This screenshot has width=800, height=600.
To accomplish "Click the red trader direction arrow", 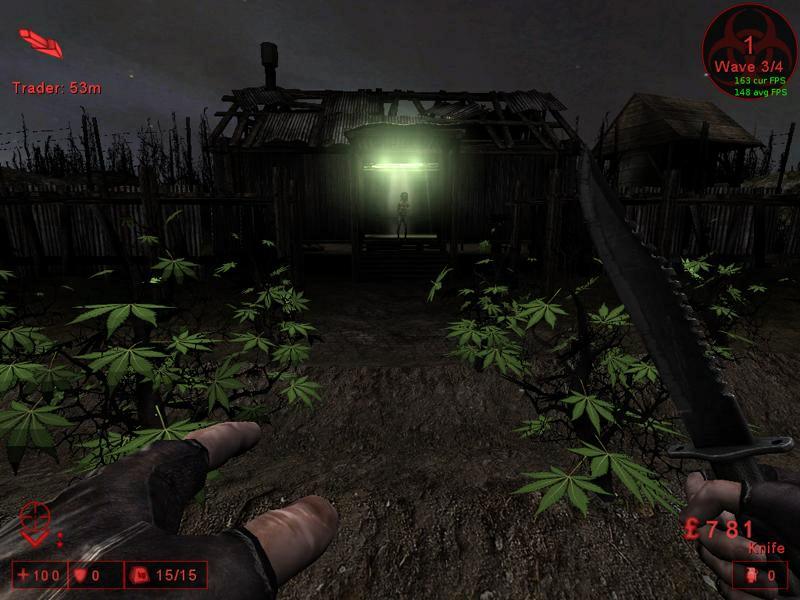I will (x=40, y=42).
